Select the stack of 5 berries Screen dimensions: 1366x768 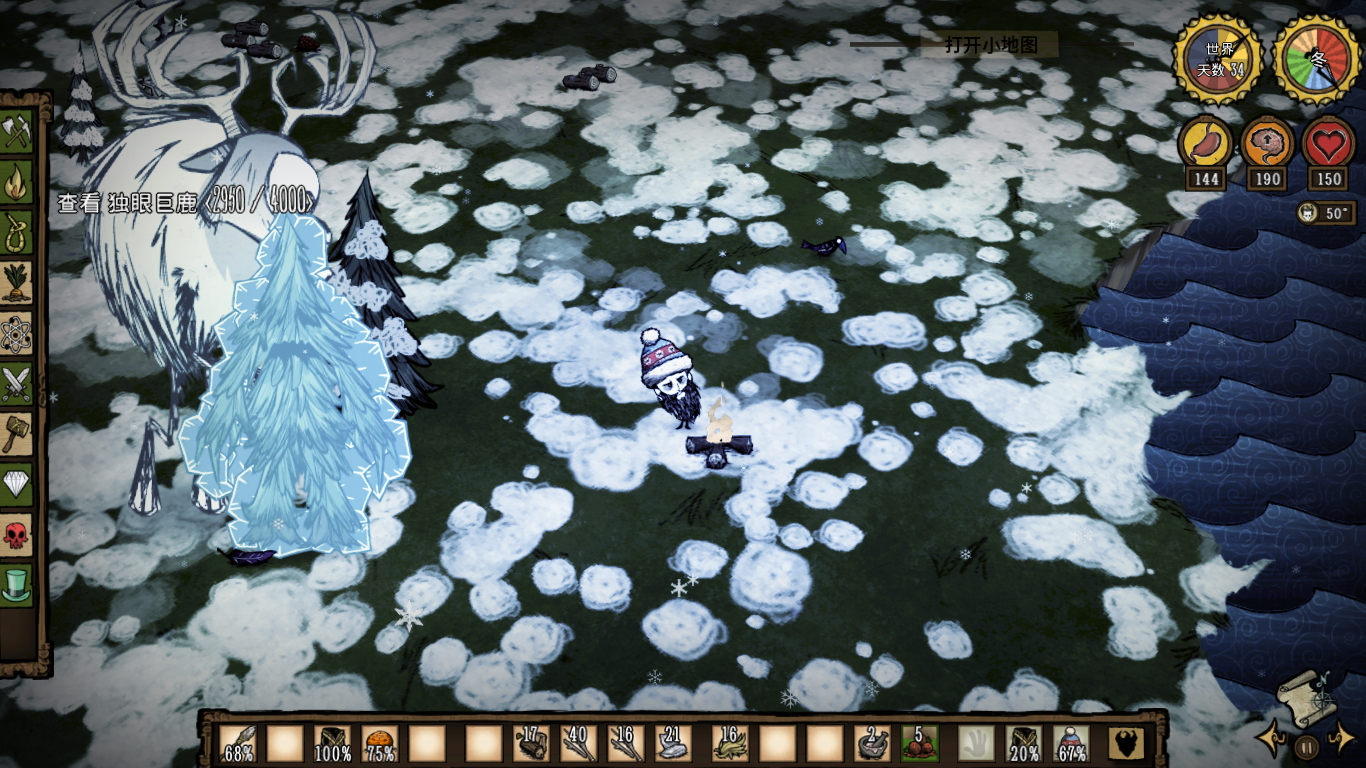(x=920, y=744)
